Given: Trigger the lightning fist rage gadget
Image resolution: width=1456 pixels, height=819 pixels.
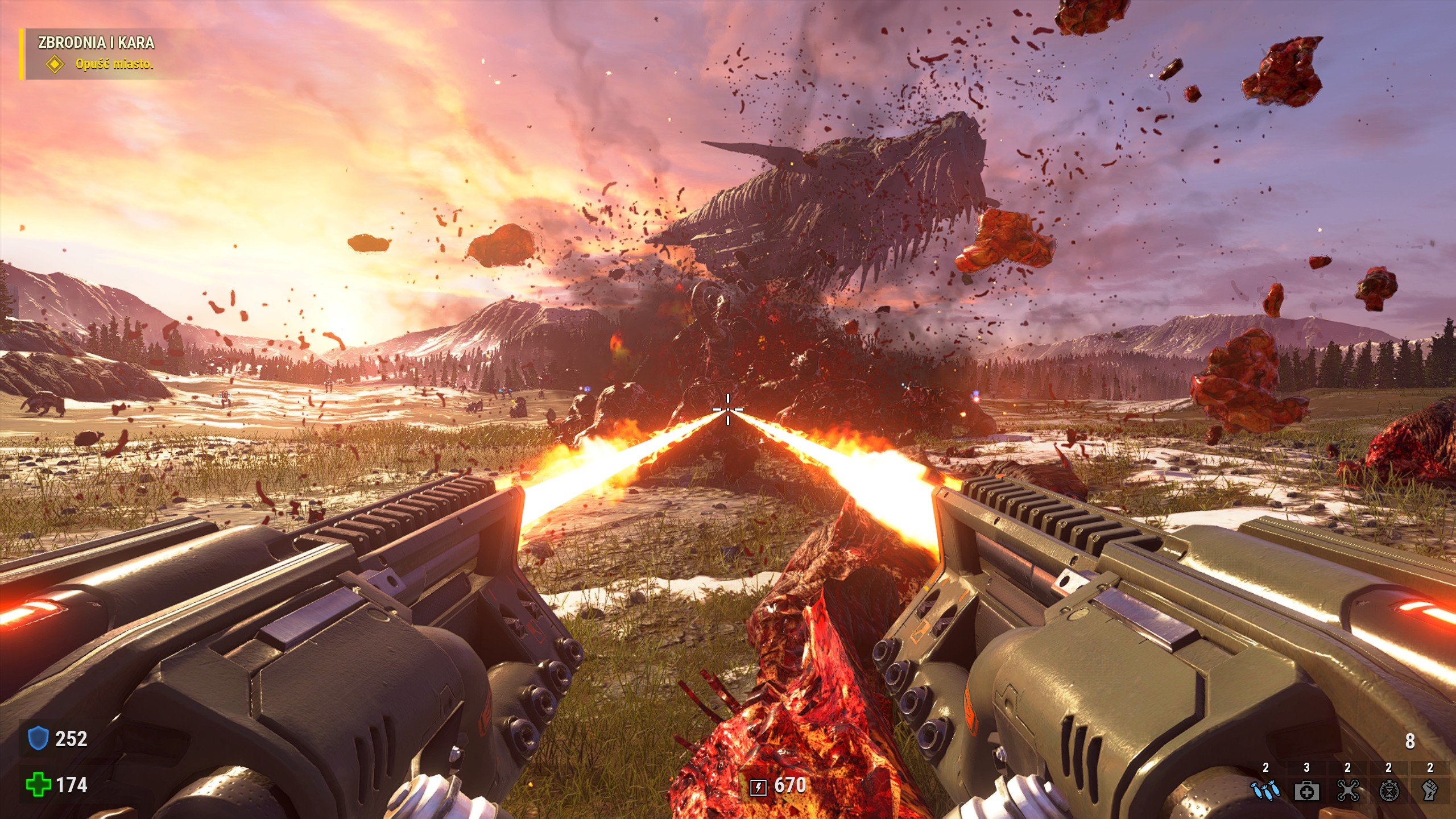Looking at the screenshot, I should click(1429, 791).
